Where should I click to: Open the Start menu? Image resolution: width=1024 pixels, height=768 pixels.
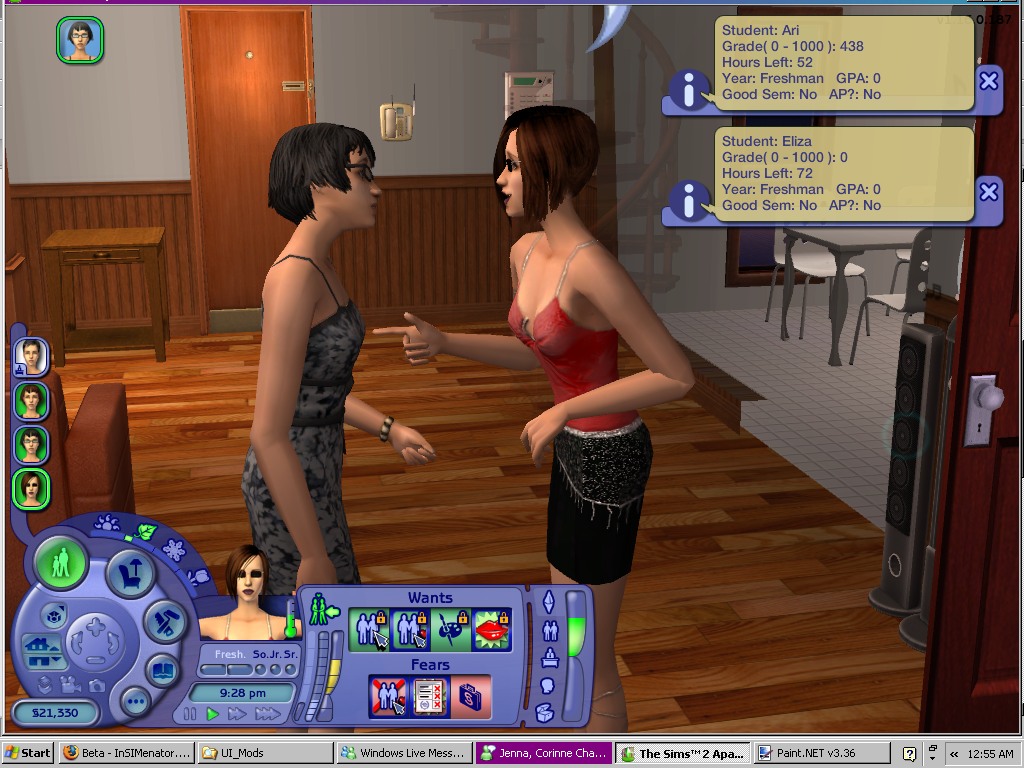(x=28, y=753)
